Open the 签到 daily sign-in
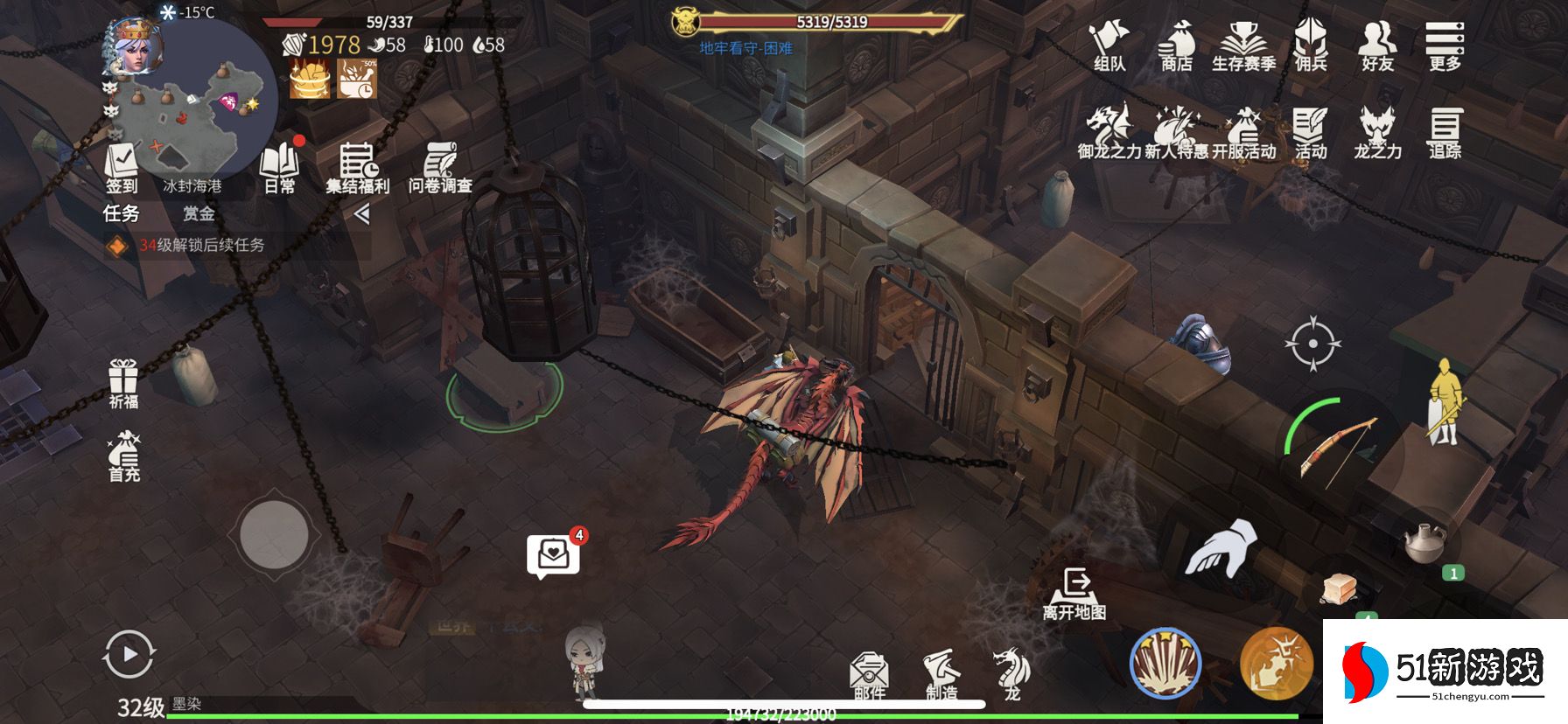1568x724 pixels. tap(122, 168)
